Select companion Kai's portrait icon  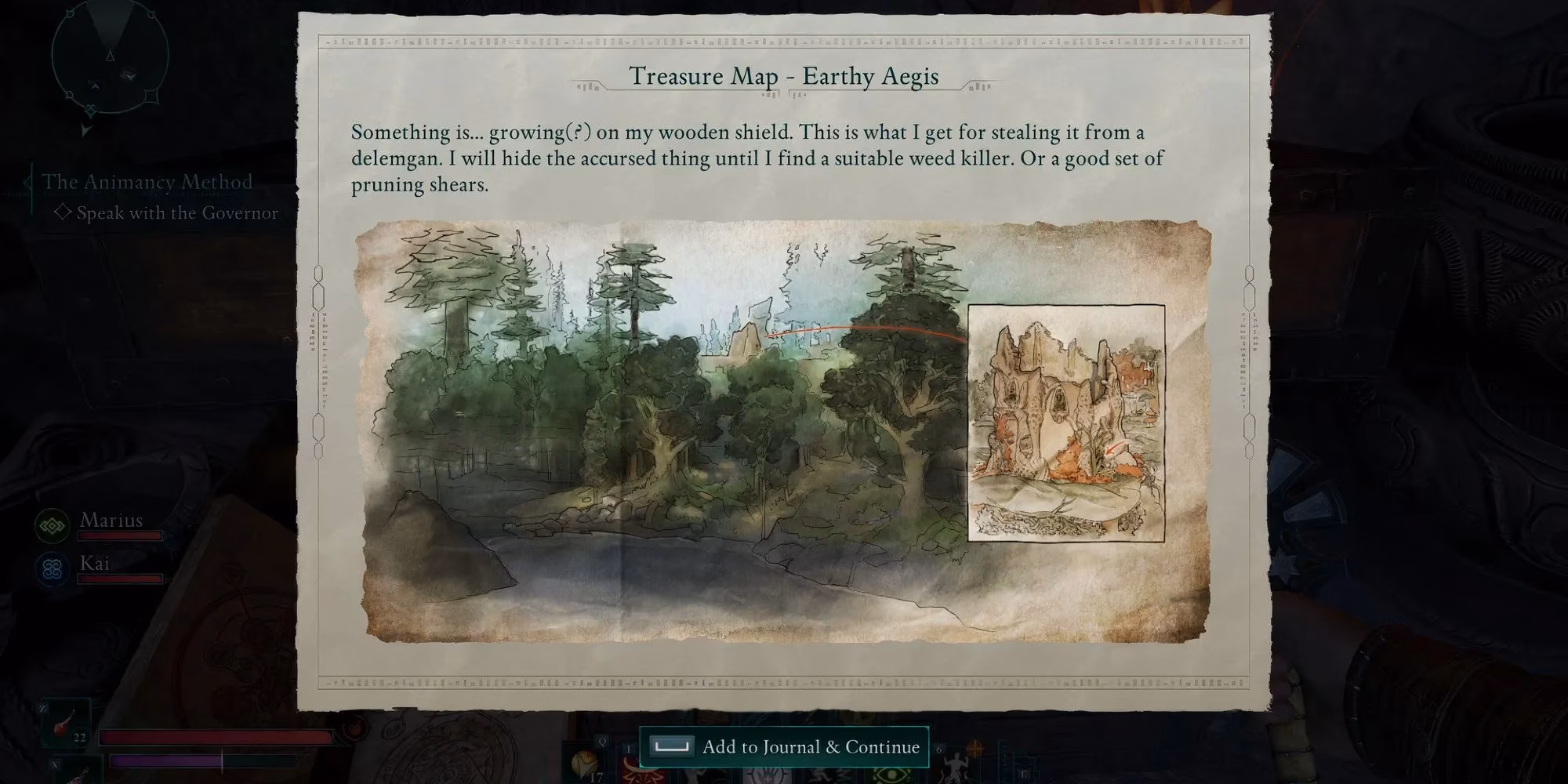pos(53,568)
